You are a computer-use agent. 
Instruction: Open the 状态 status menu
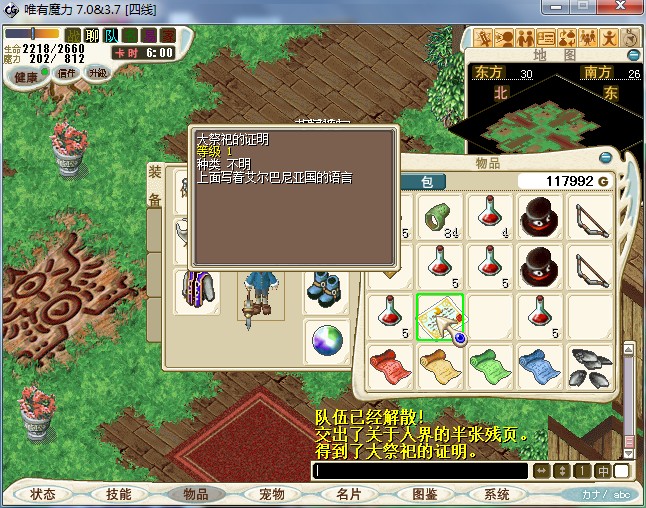43,494
